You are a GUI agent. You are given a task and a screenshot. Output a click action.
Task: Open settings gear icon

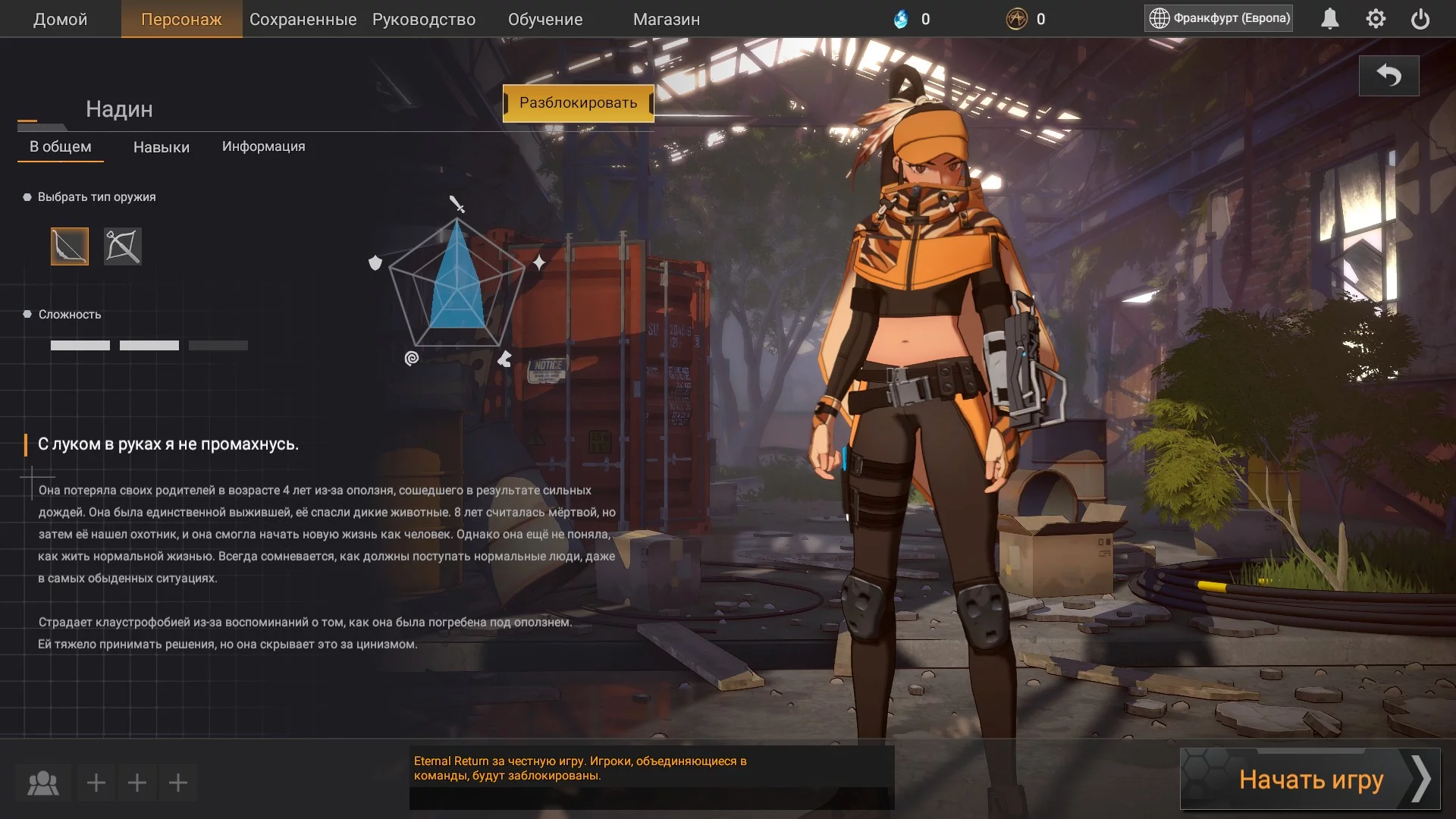pos(1376,19)
